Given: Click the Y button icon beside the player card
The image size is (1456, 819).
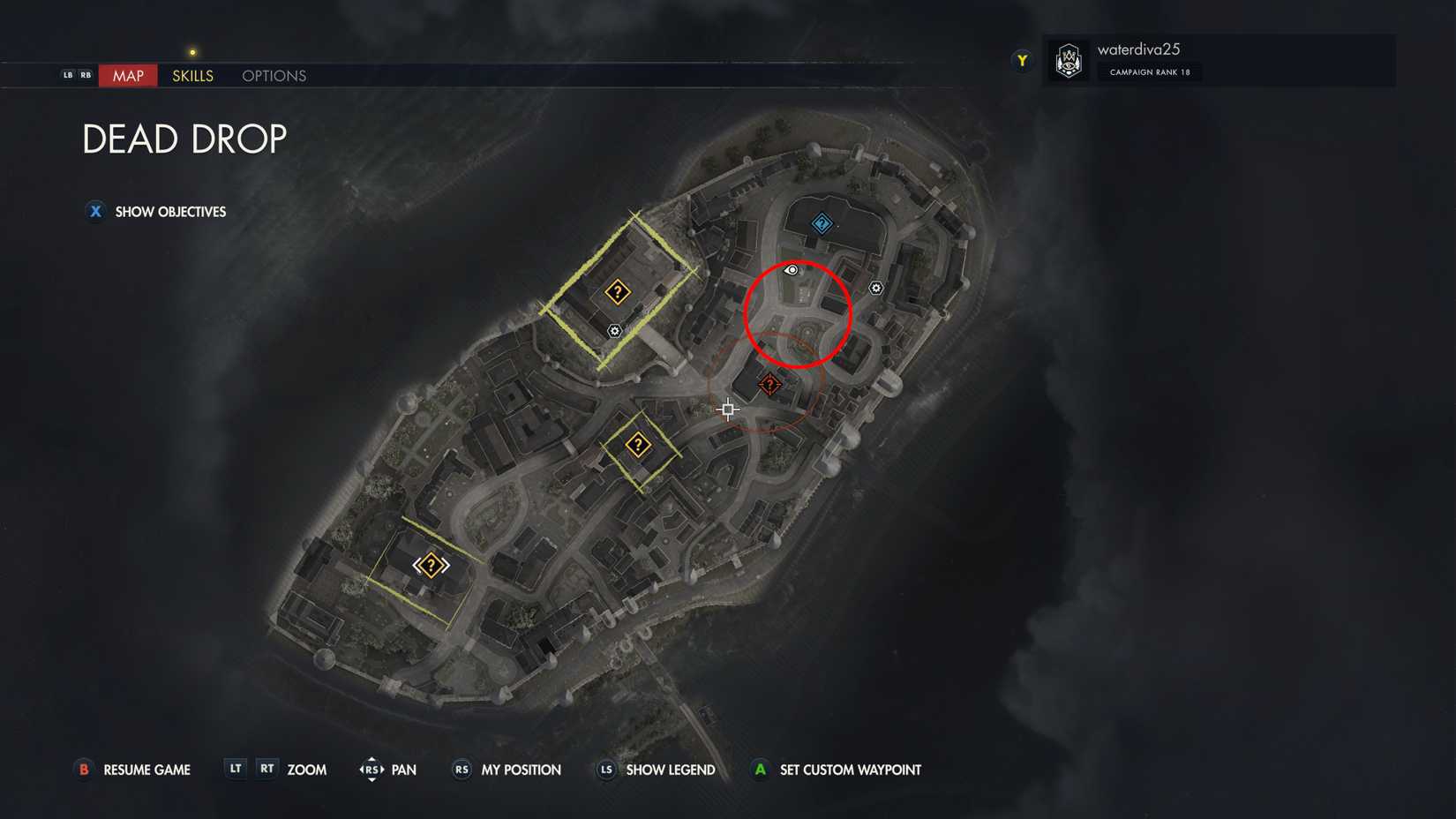Looking at the screenshot, I should [1021, 60].
